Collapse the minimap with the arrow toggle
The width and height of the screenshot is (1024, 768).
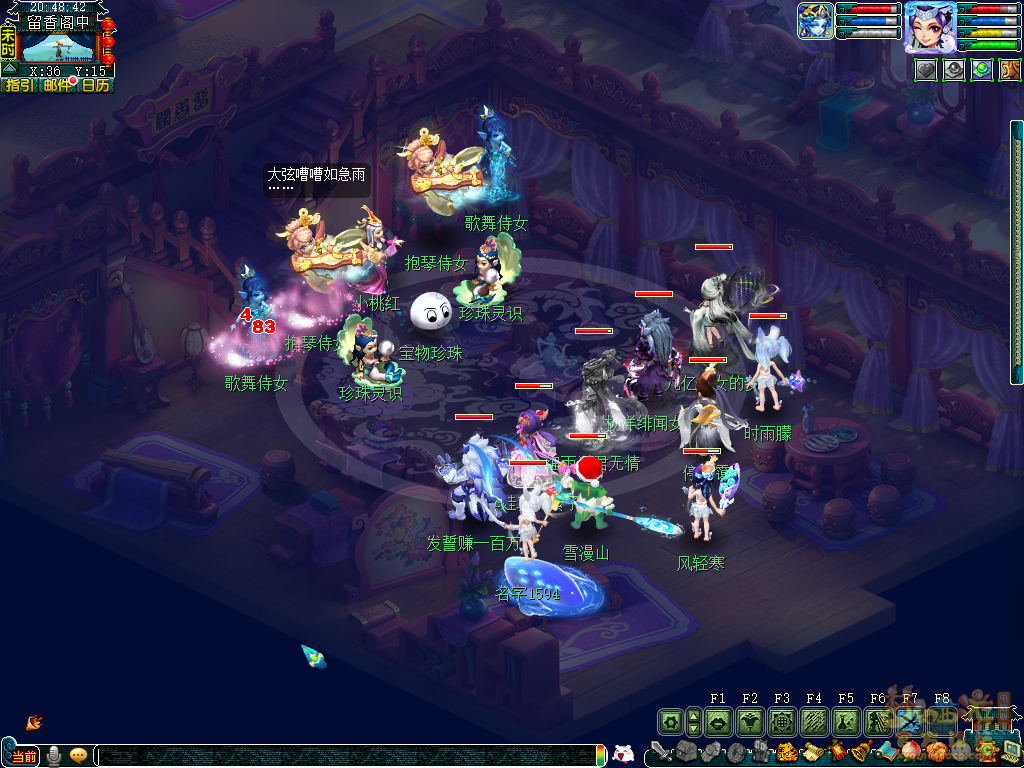click(8, 69)
